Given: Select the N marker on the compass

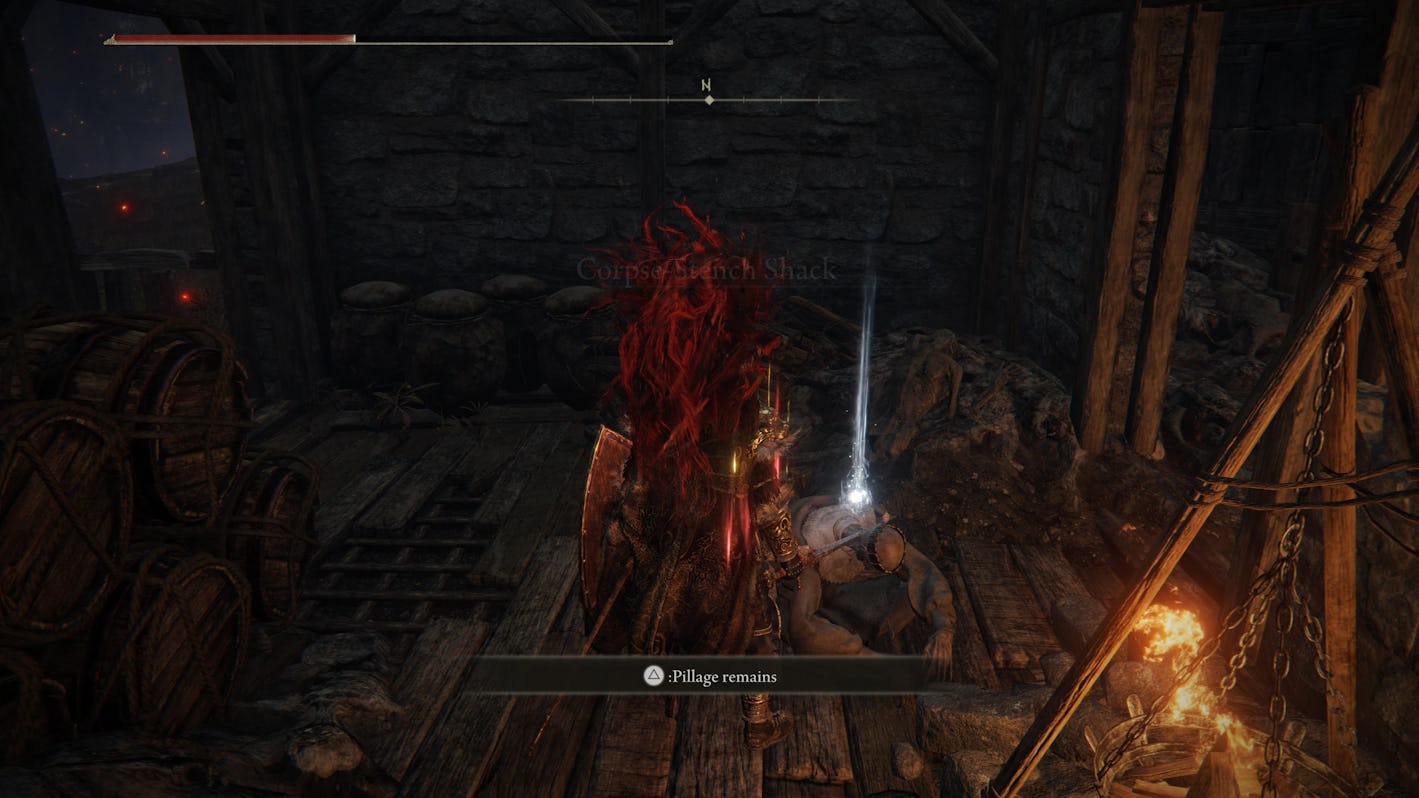Looking at the screenshot, I should click(x=708, y=85).
